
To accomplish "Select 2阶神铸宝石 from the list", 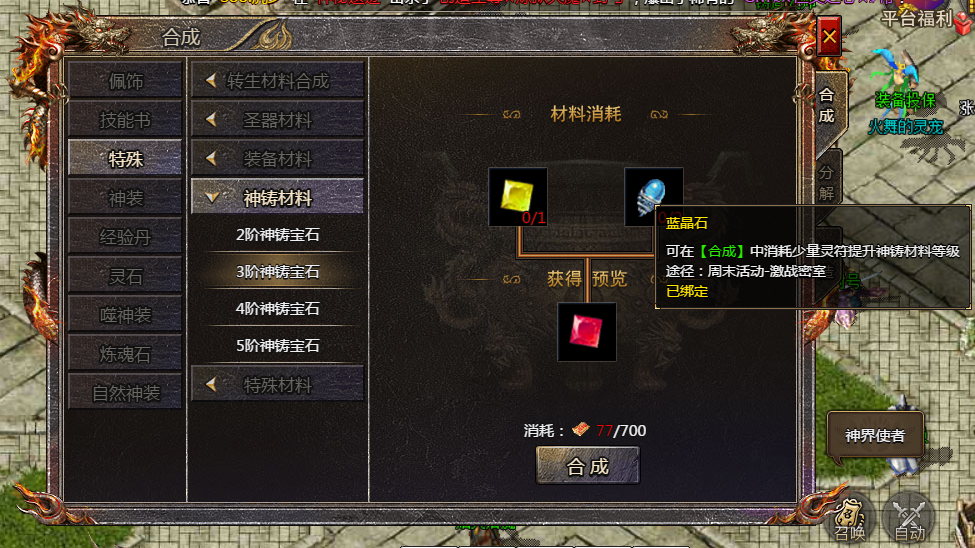I will [x=277, y=235].
